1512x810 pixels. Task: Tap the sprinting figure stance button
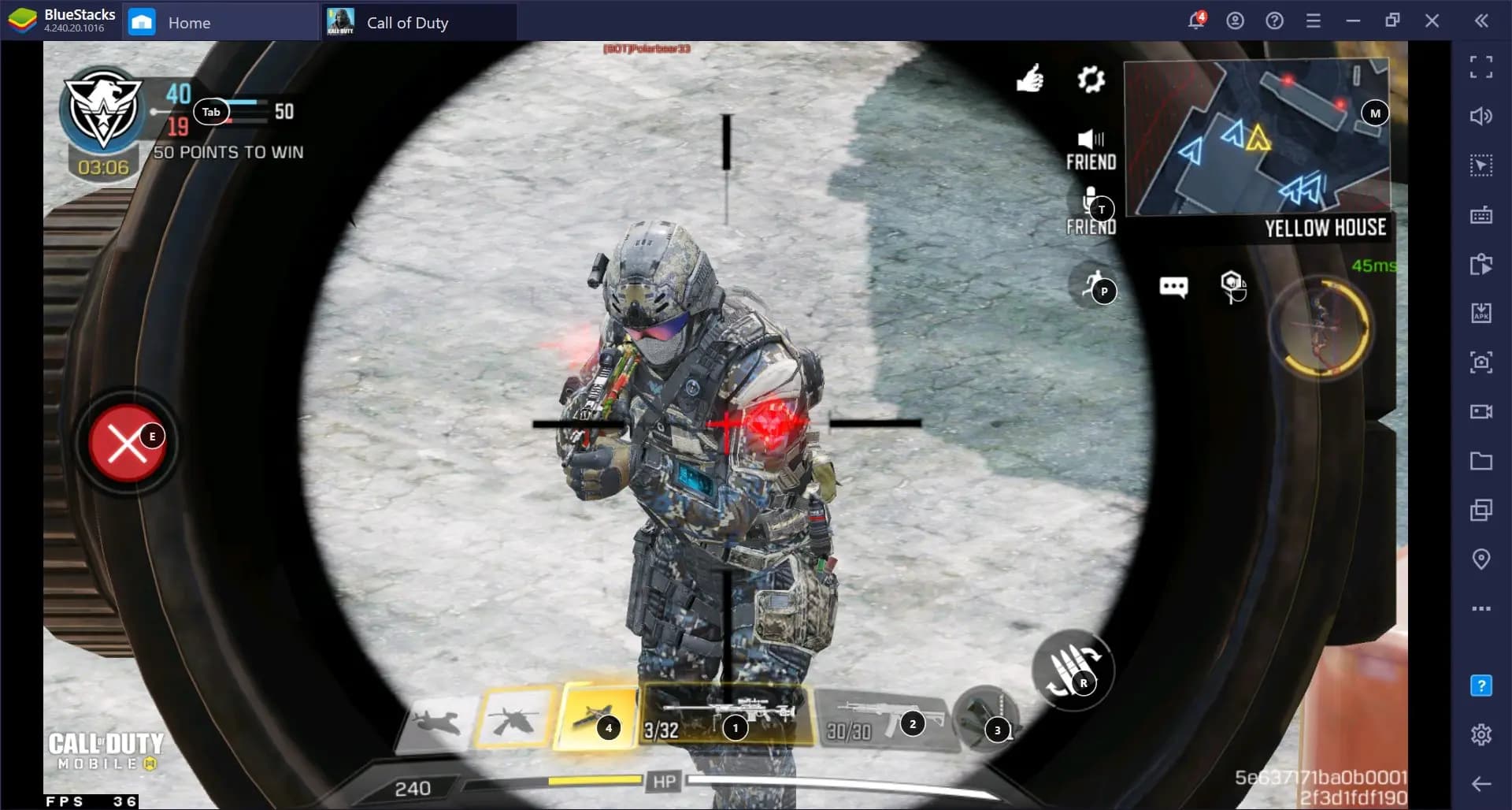click(x=1095, y=286)
